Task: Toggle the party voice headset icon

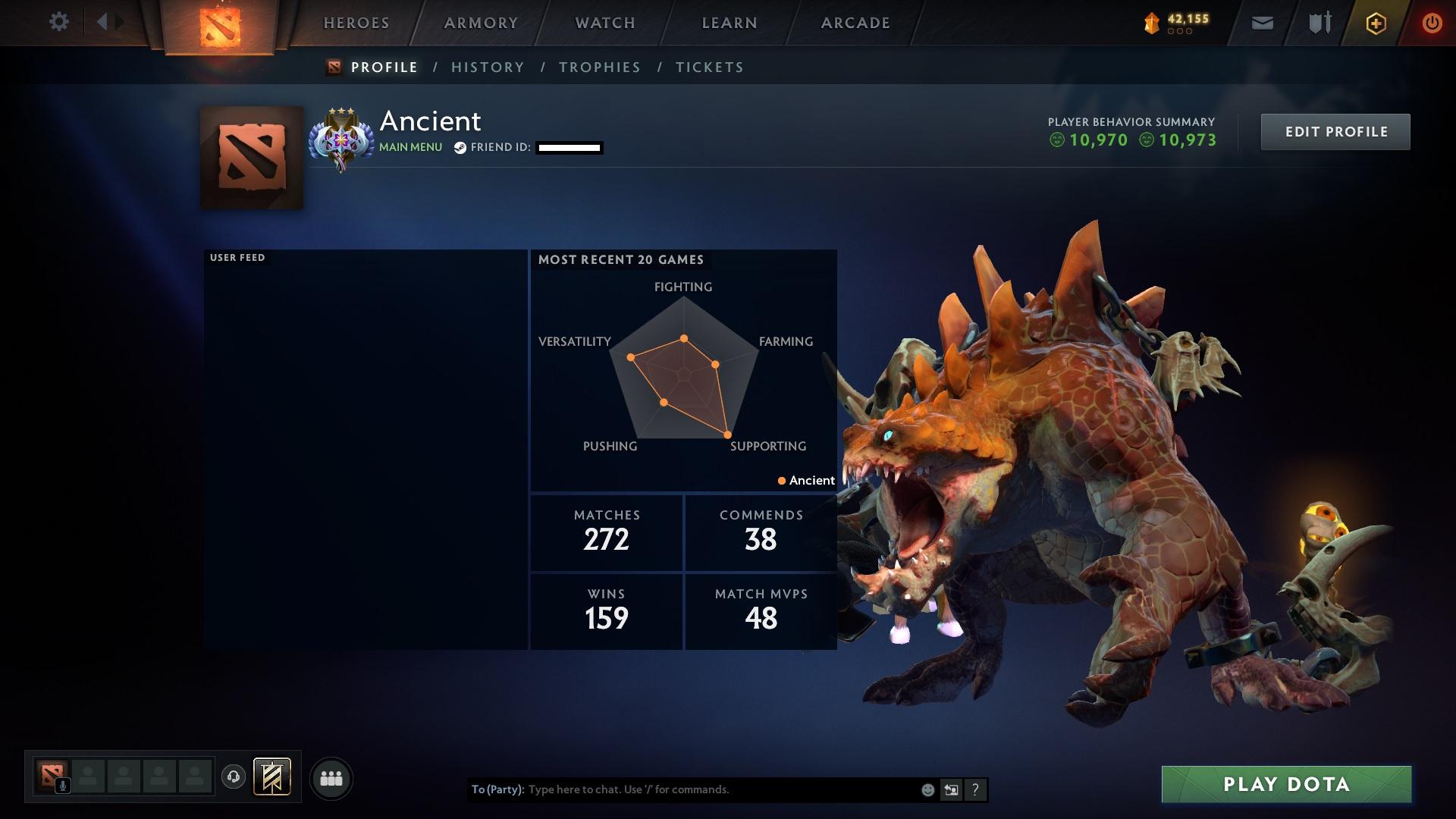Action: [x=234, y=777]
